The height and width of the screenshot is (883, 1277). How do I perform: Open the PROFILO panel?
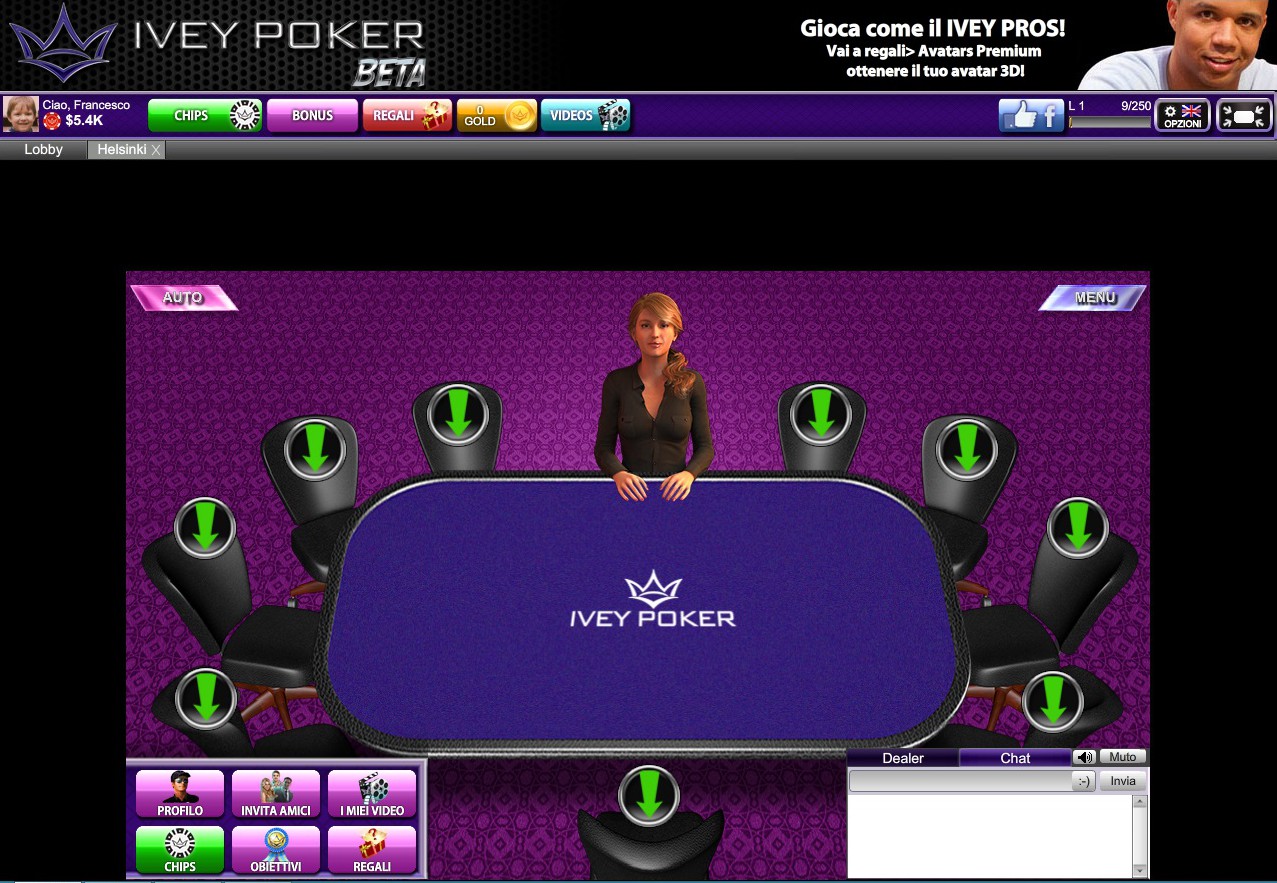click(180, 794)
